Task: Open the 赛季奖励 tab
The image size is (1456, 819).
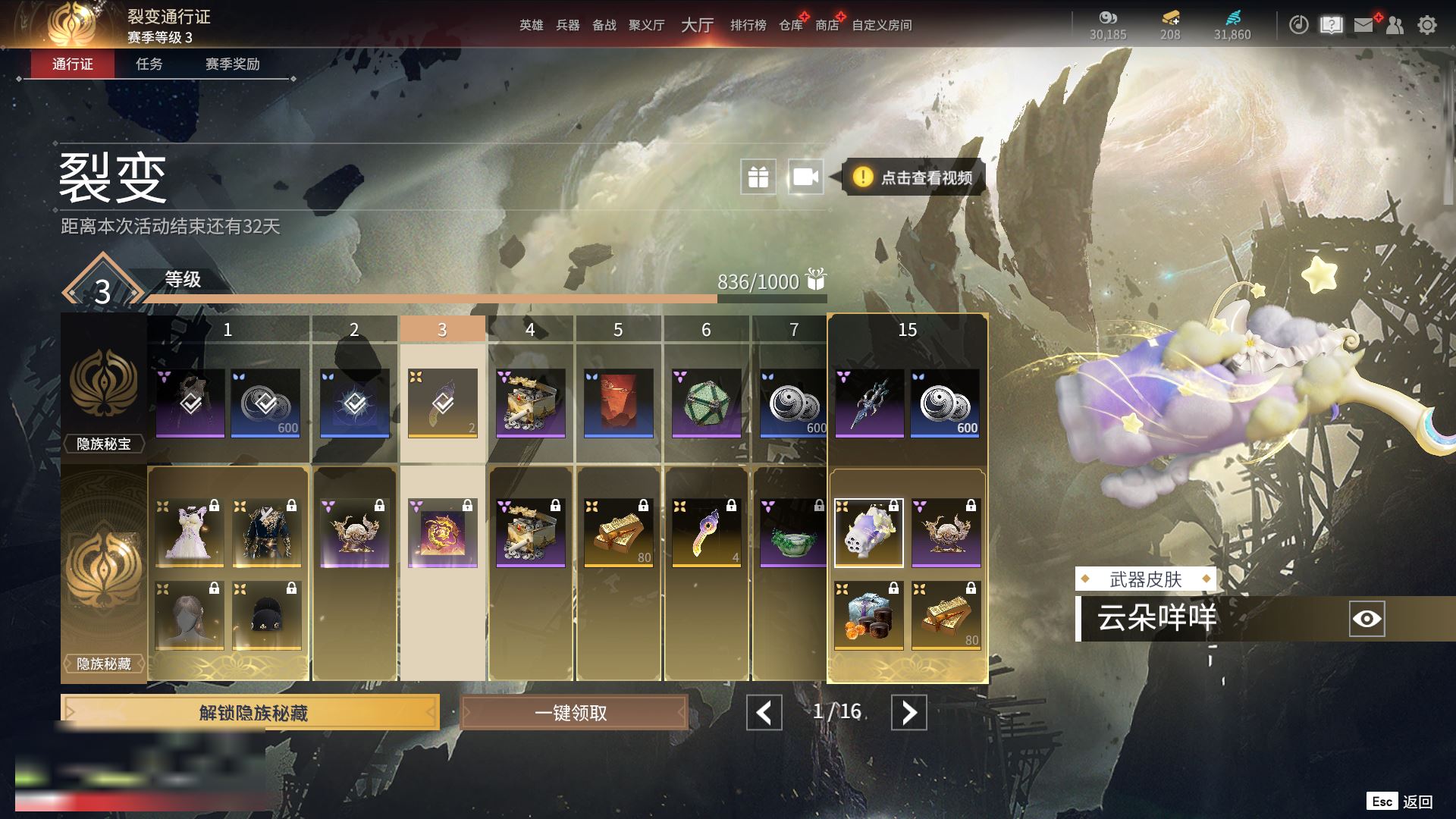Action: 232,64
